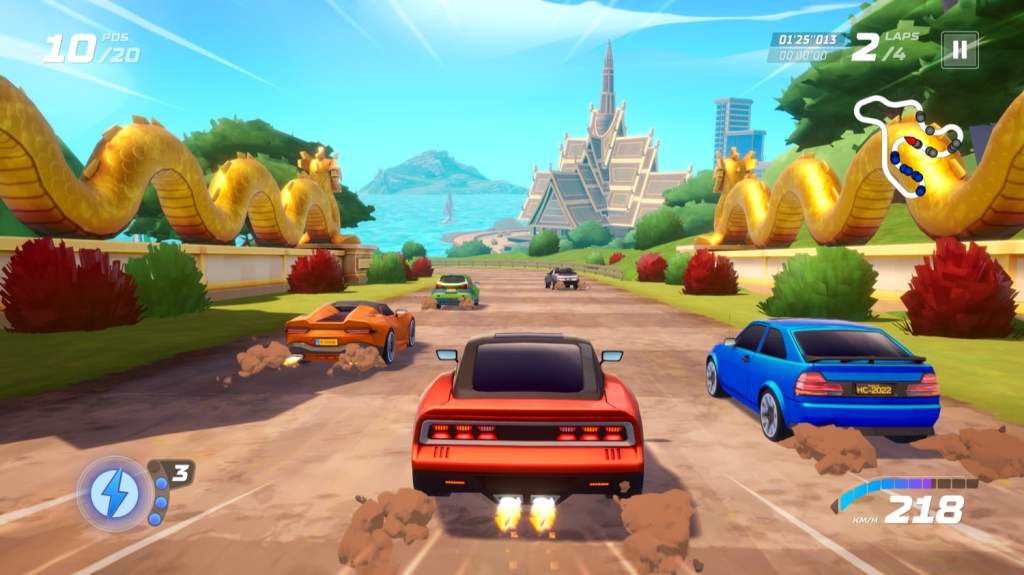Open the track minimap

[x=910, y=143]
